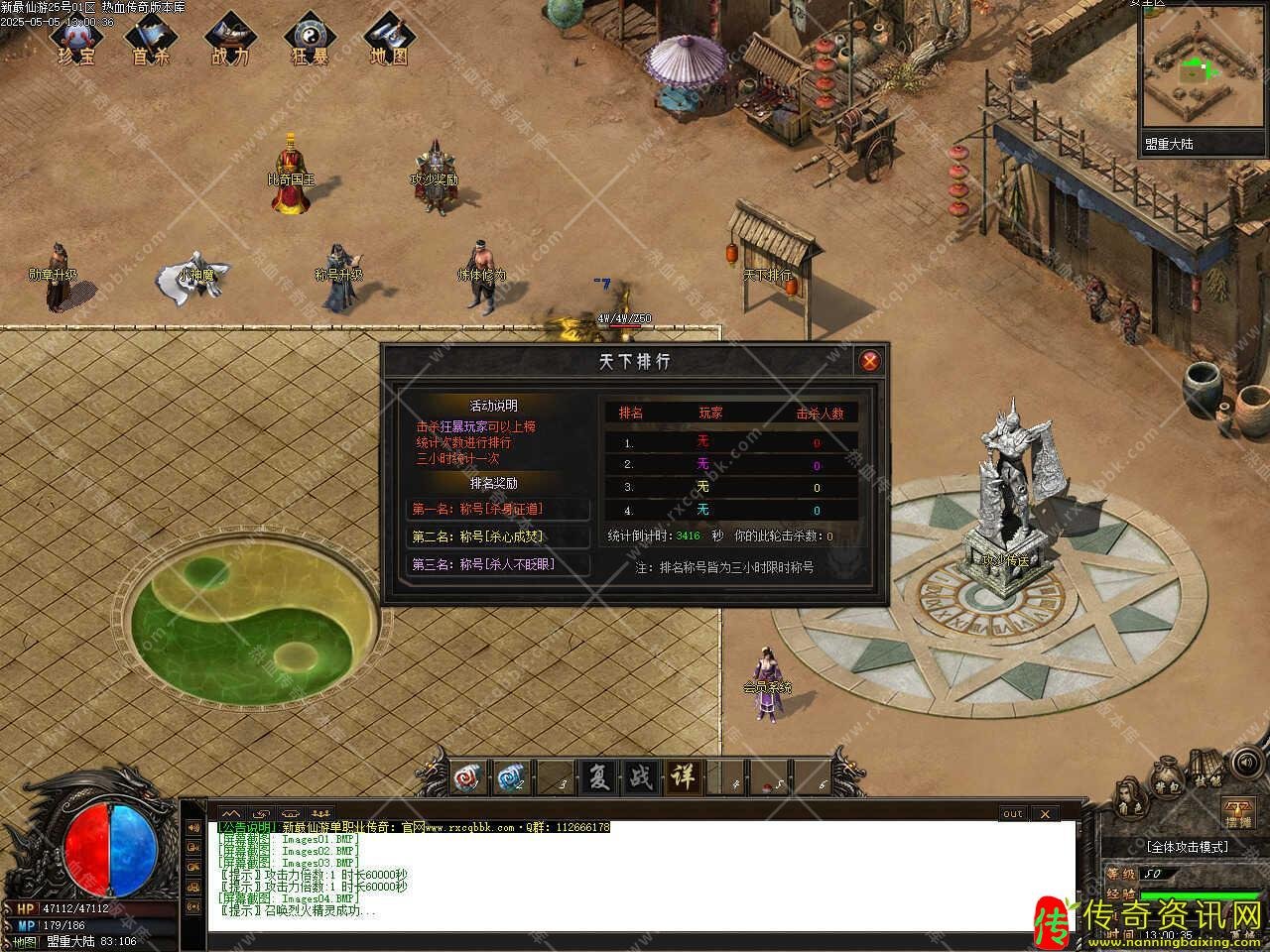The image size is (1270, 952).
Task: Open the 珍宝 treasure menu
Action: point(75,40)
